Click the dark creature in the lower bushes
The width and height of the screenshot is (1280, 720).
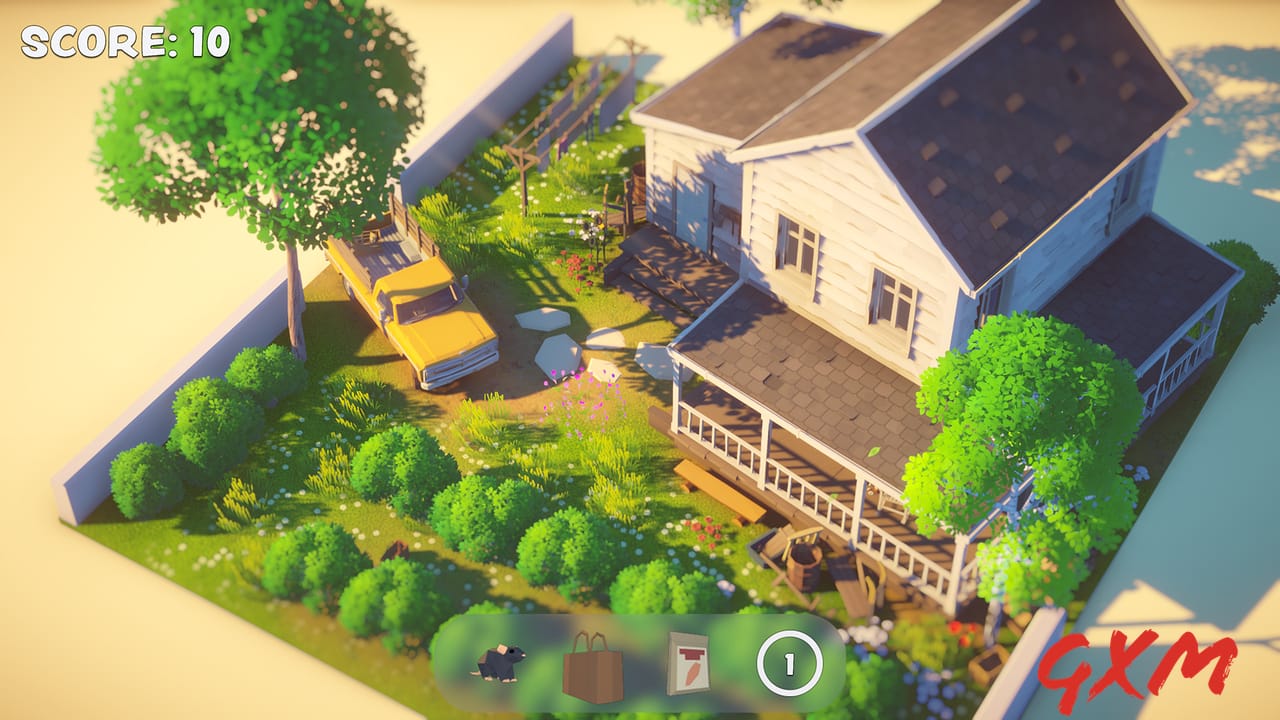[395, 550]
